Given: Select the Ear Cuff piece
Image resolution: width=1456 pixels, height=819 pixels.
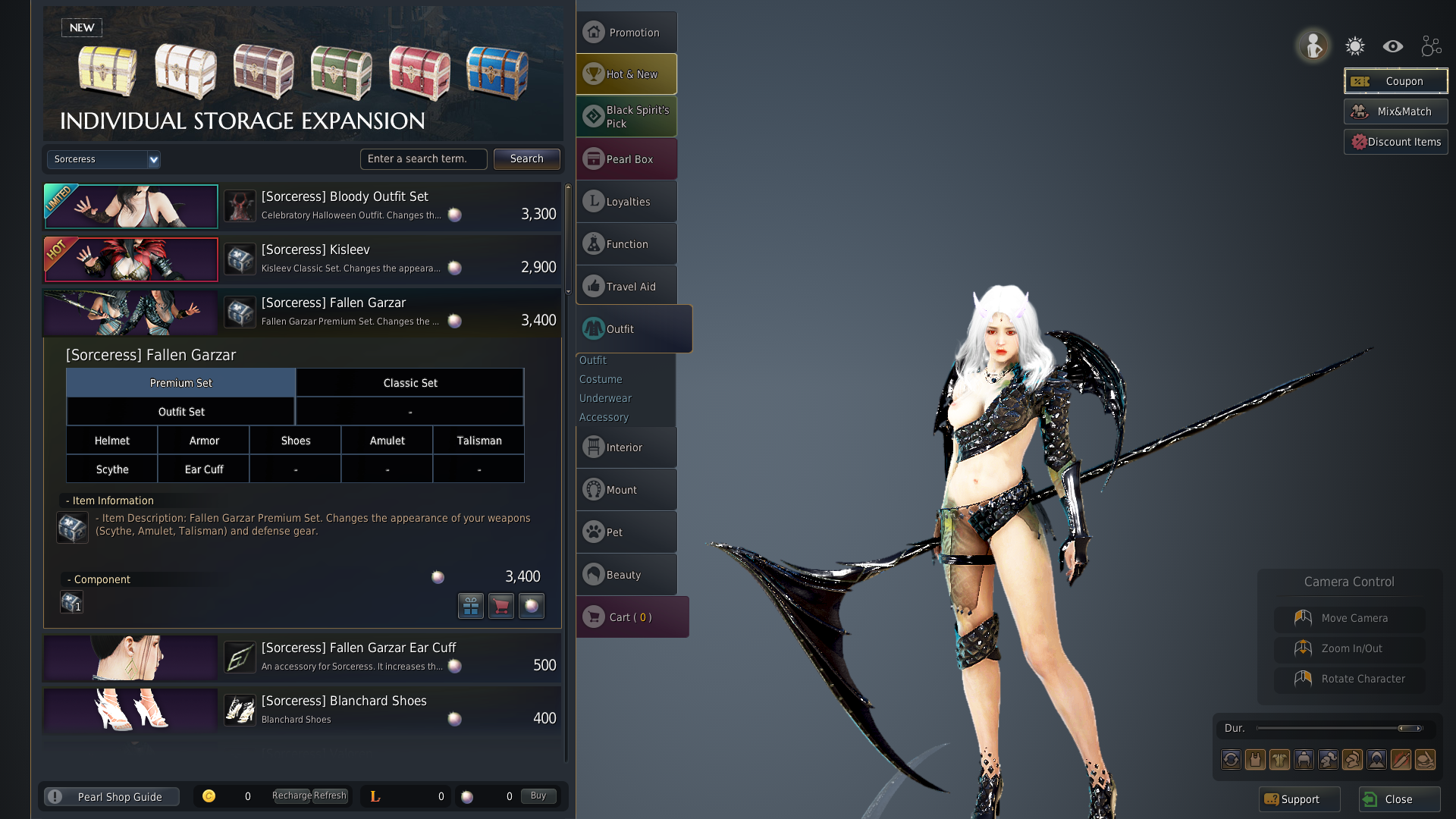Looking at the screenshot, I should [204, 469].
